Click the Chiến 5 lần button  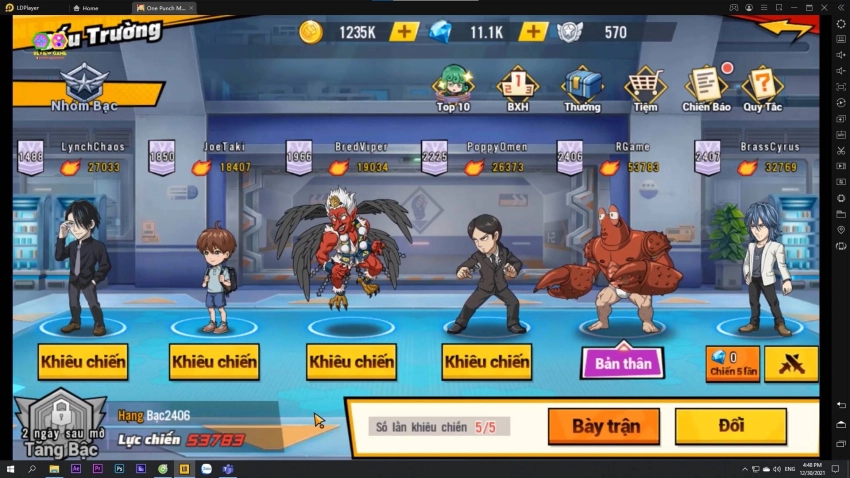coord(733,364)
